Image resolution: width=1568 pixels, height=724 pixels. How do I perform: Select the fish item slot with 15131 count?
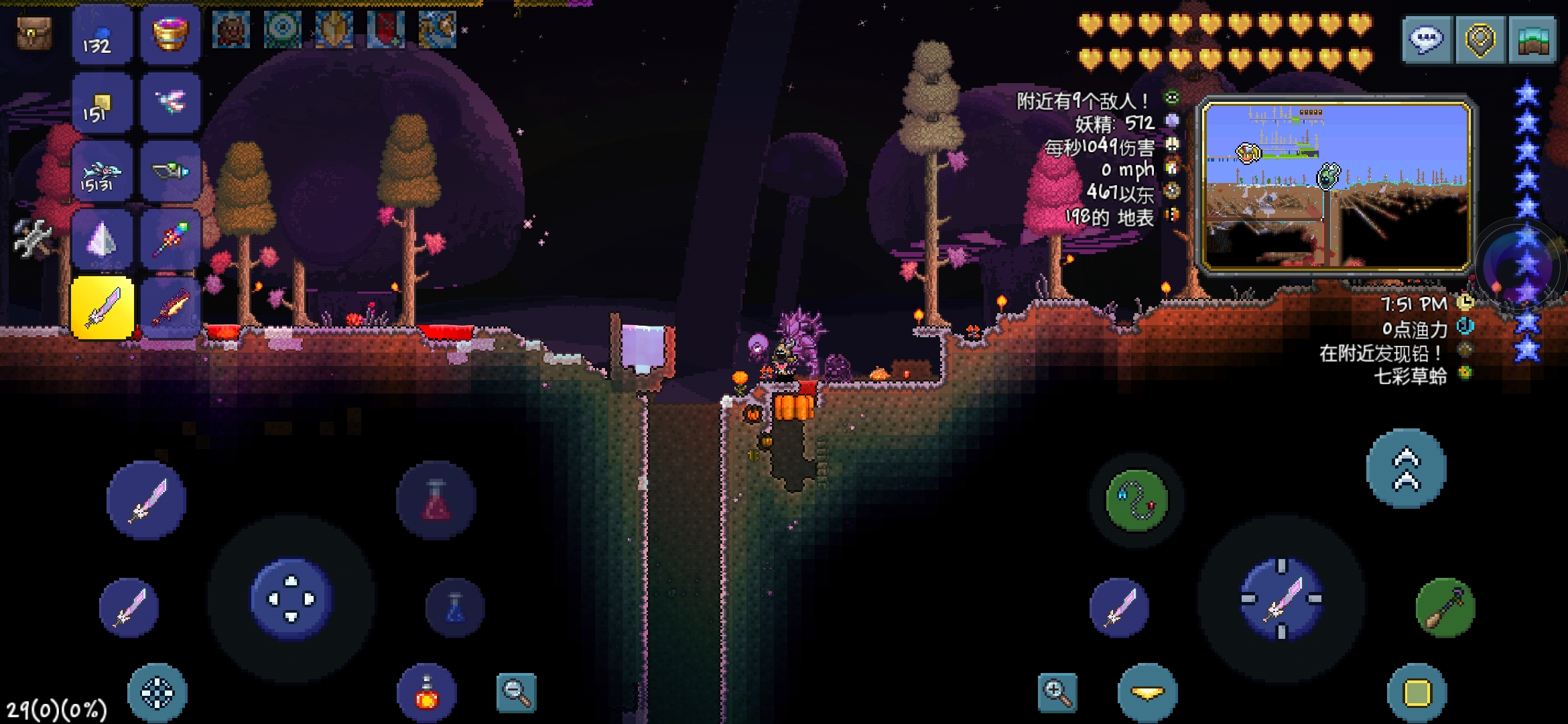pos(103,172)
